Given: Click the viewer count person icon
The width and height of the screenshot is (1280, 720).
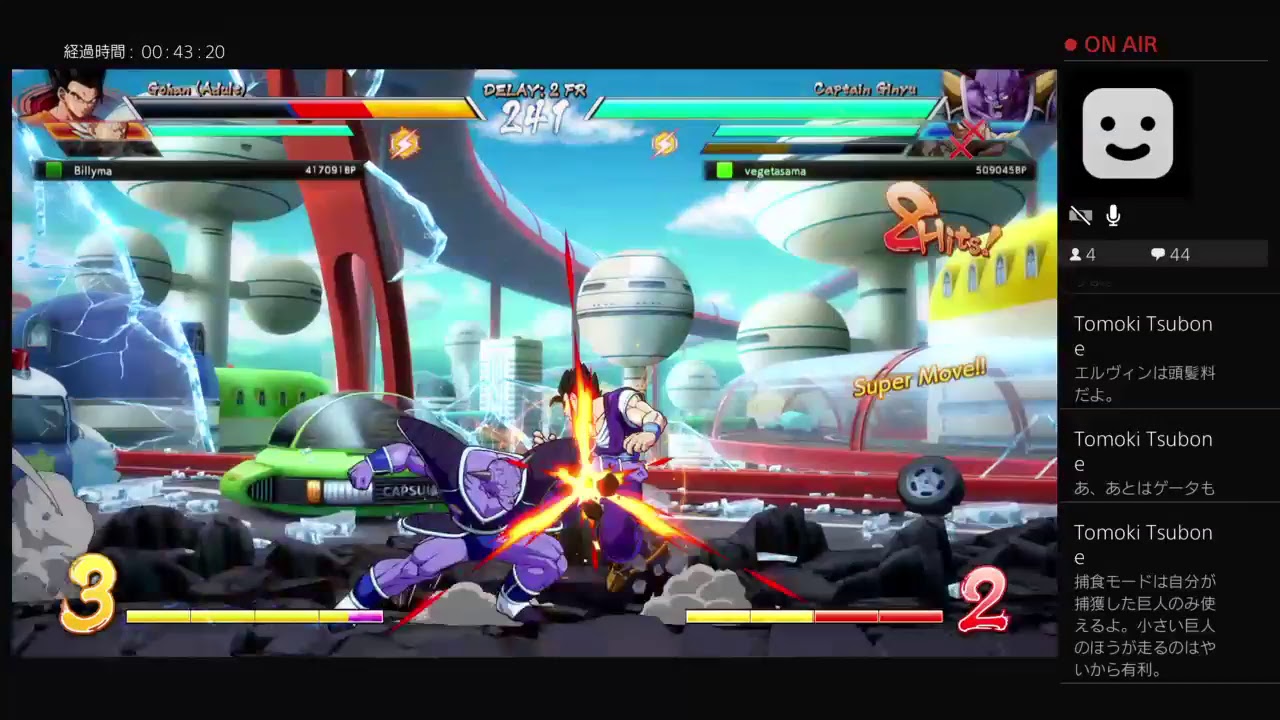Looking at the screenshot, I should point(1078,254).
